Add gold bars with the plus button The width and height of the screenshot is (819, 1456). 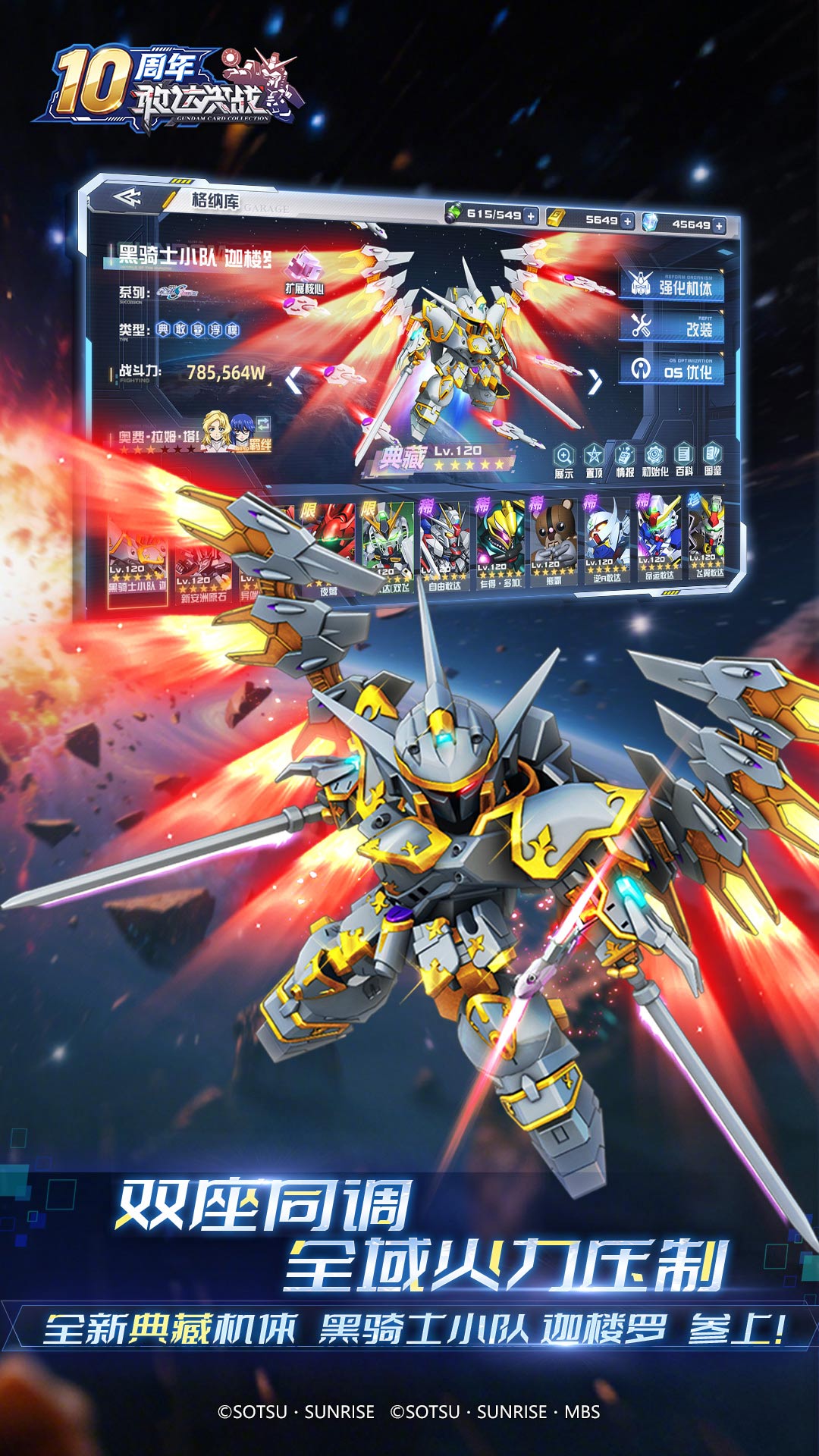coord(627,221)
